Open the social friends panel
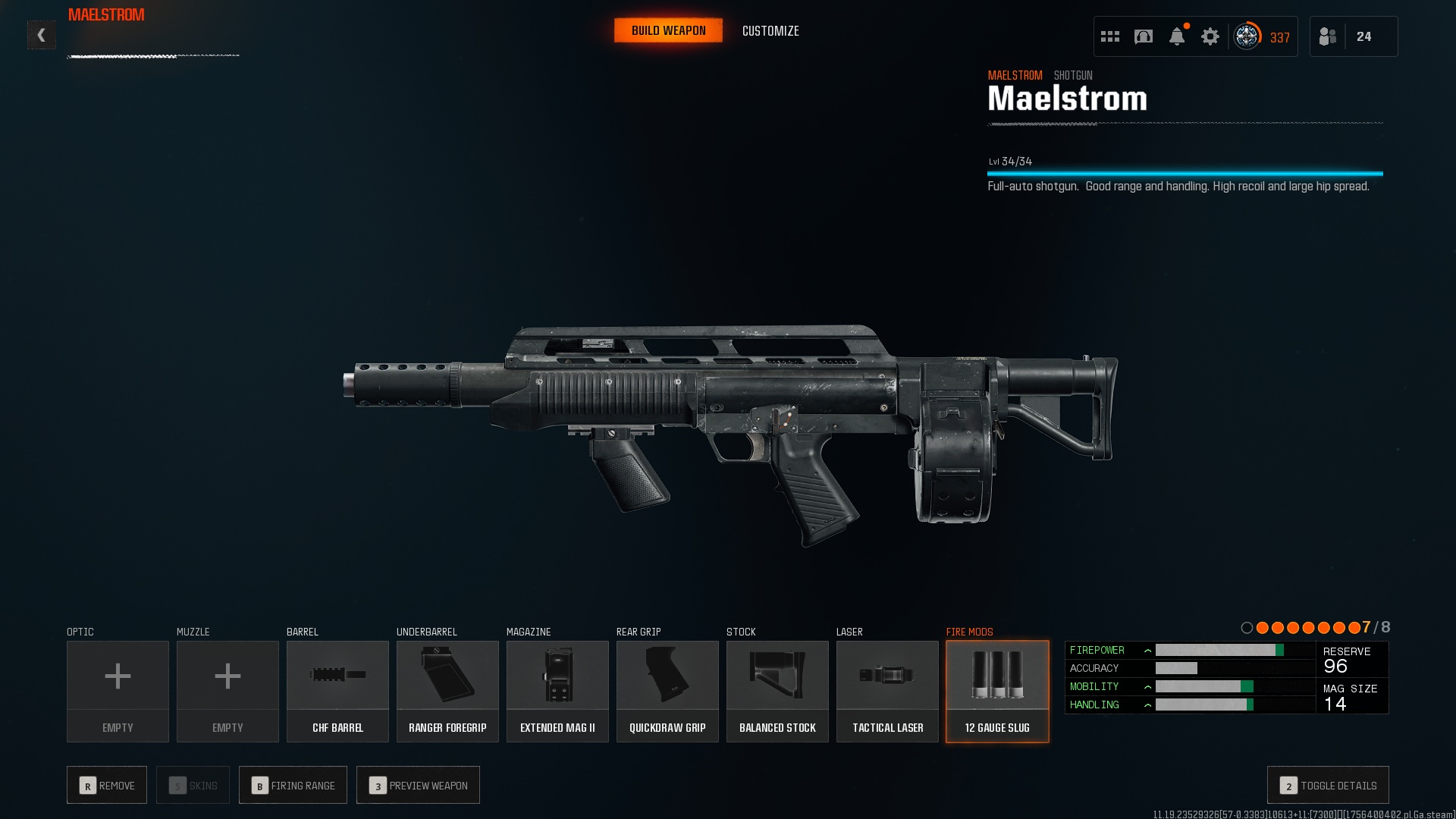 click(x=1353, y=36)
